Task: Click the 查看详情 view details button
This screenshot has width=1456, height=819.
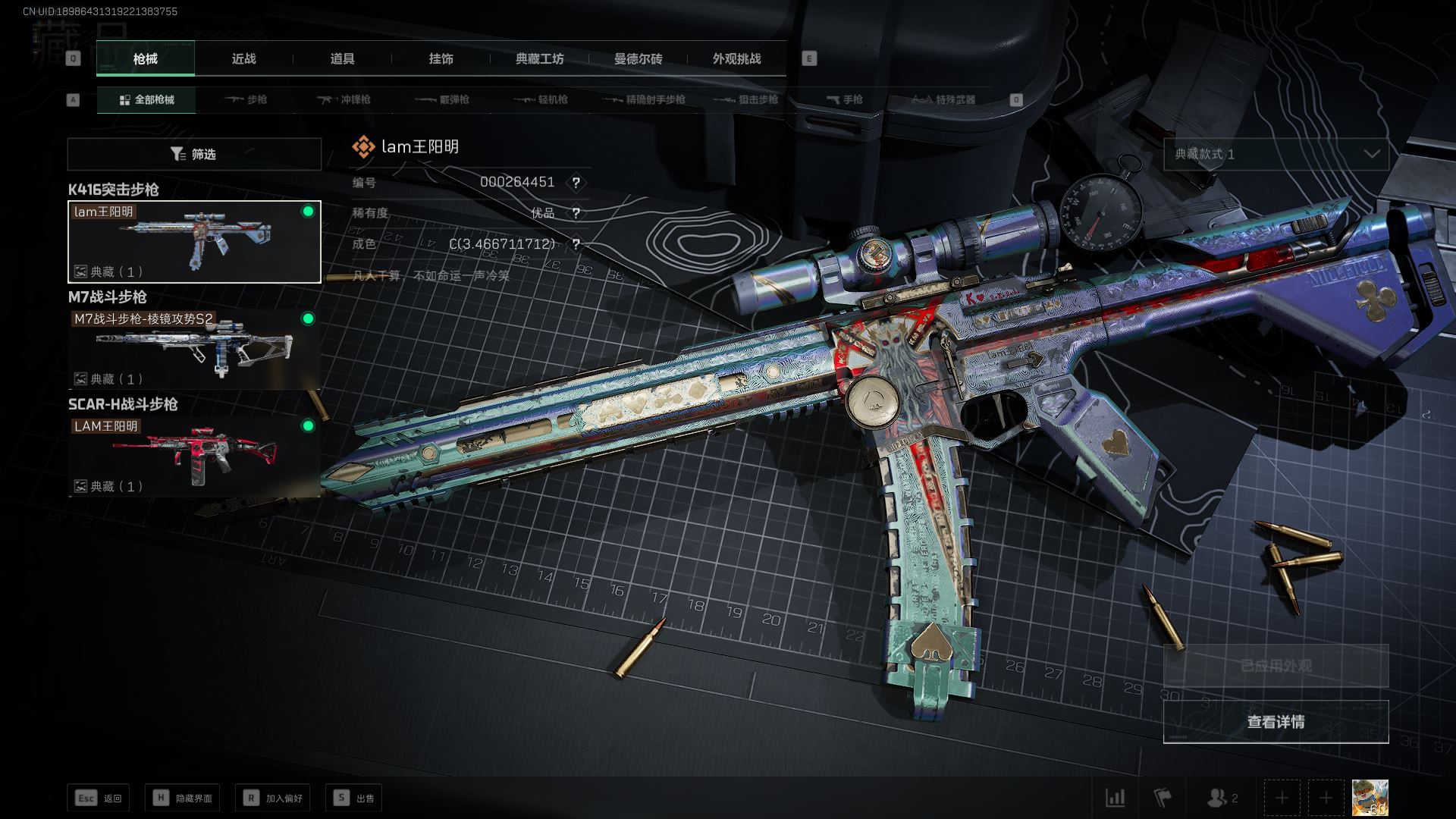Action: tap(1276, 721)
